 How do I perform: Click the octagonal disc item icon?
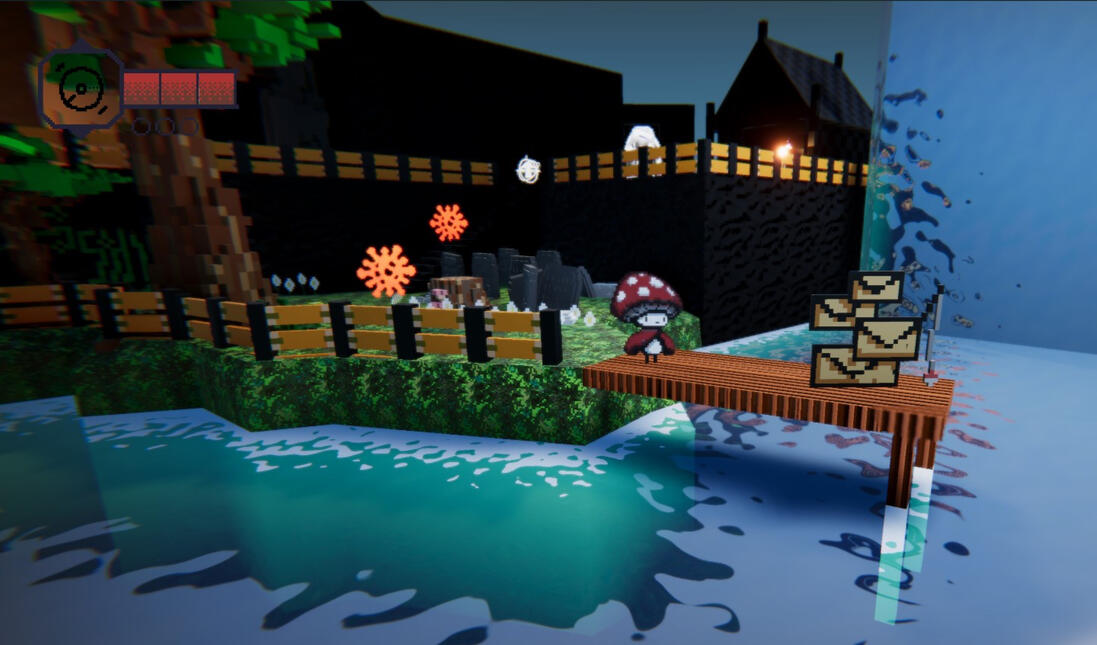[79, 89]
